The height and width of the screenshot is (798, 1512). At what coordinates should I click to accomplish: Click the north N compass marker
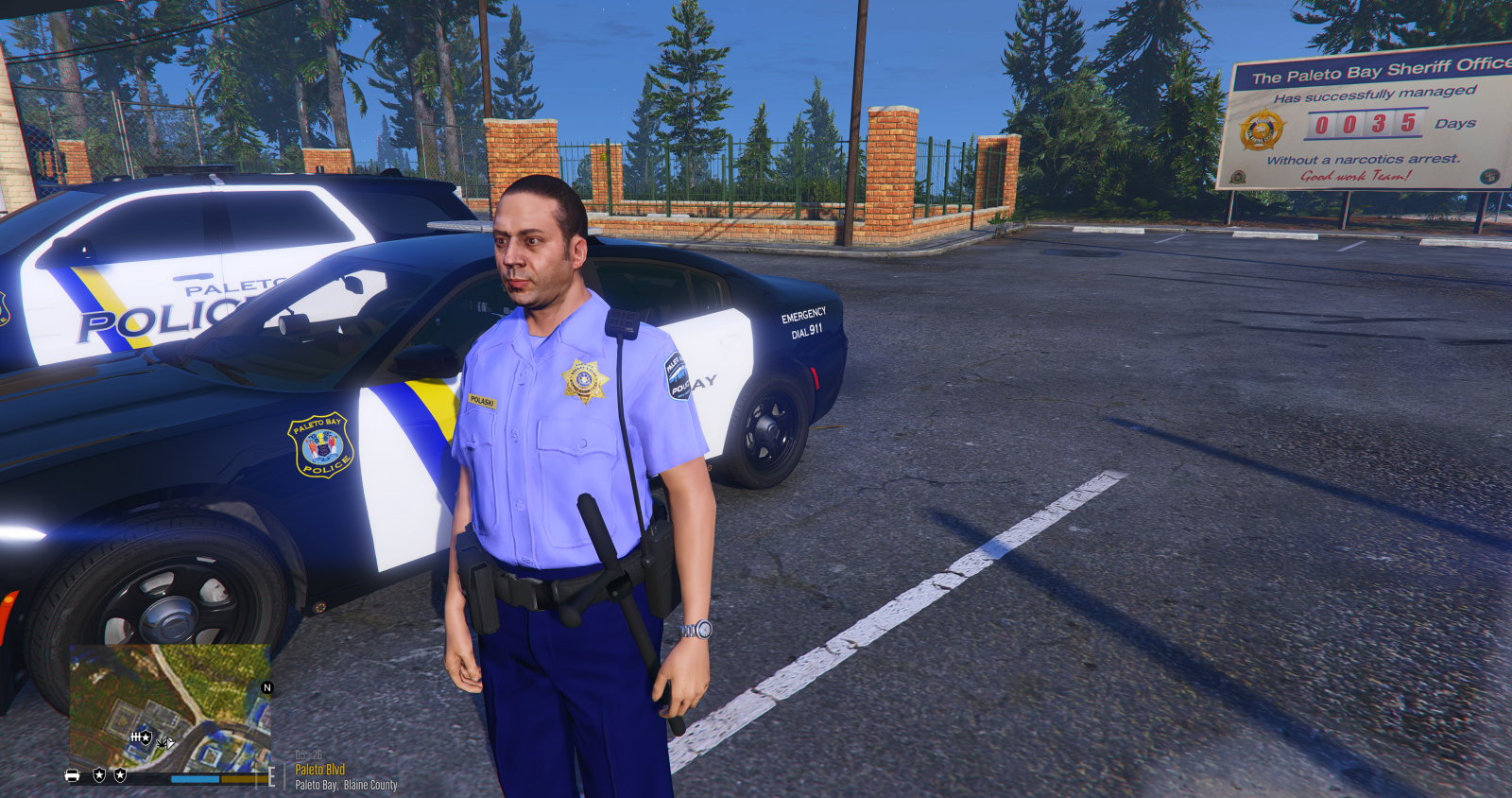coord(266,687)
